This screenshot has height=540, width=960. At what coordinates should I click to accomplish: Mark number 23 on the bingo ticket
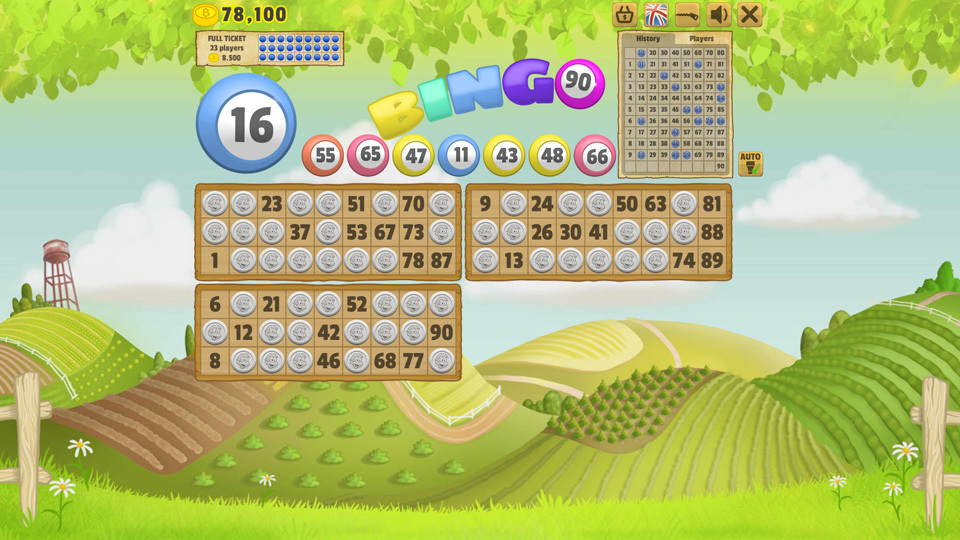272,204
